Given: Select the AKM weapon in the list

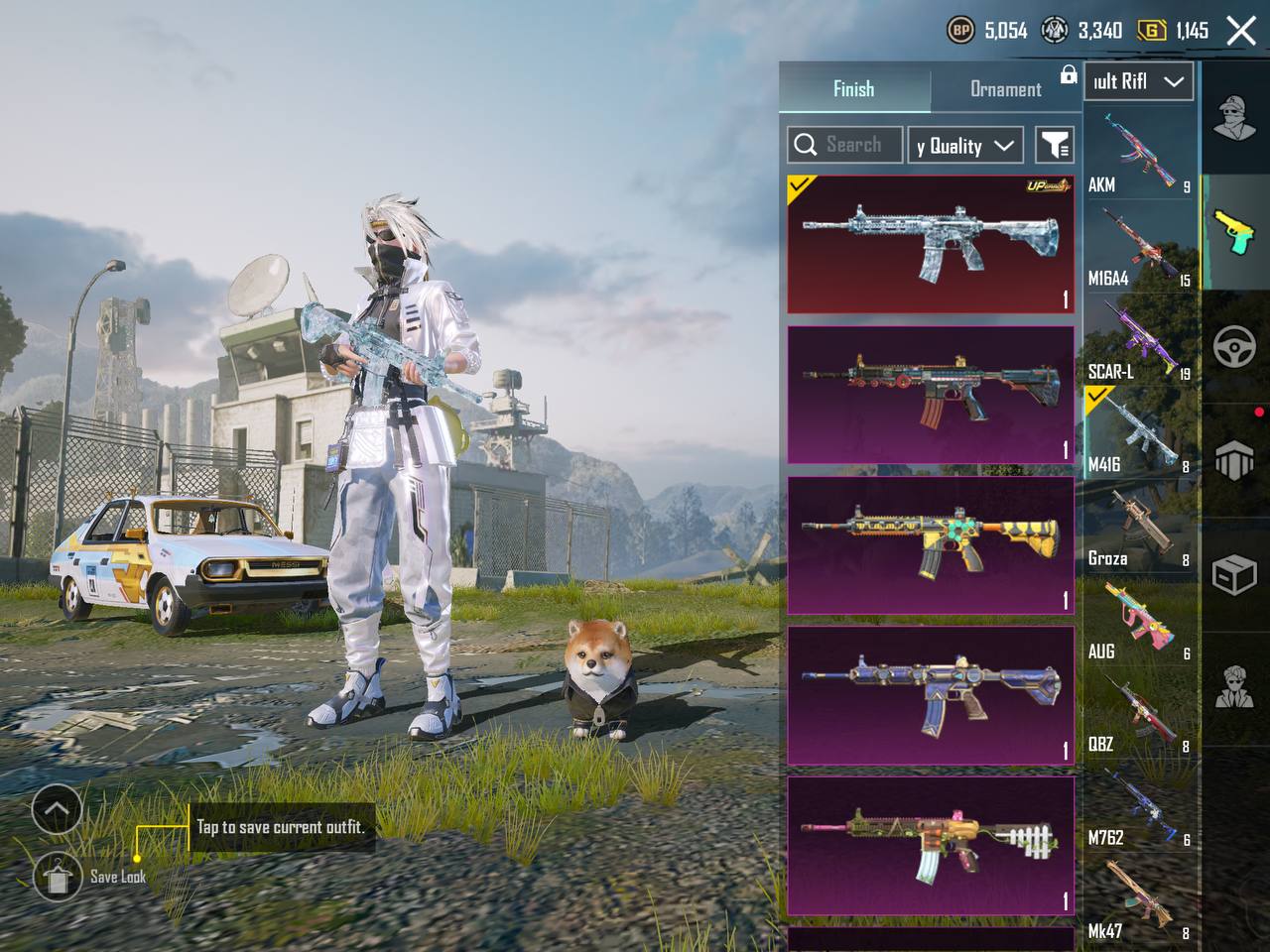Looking at the screenshot, I should tap(1139, 154).
